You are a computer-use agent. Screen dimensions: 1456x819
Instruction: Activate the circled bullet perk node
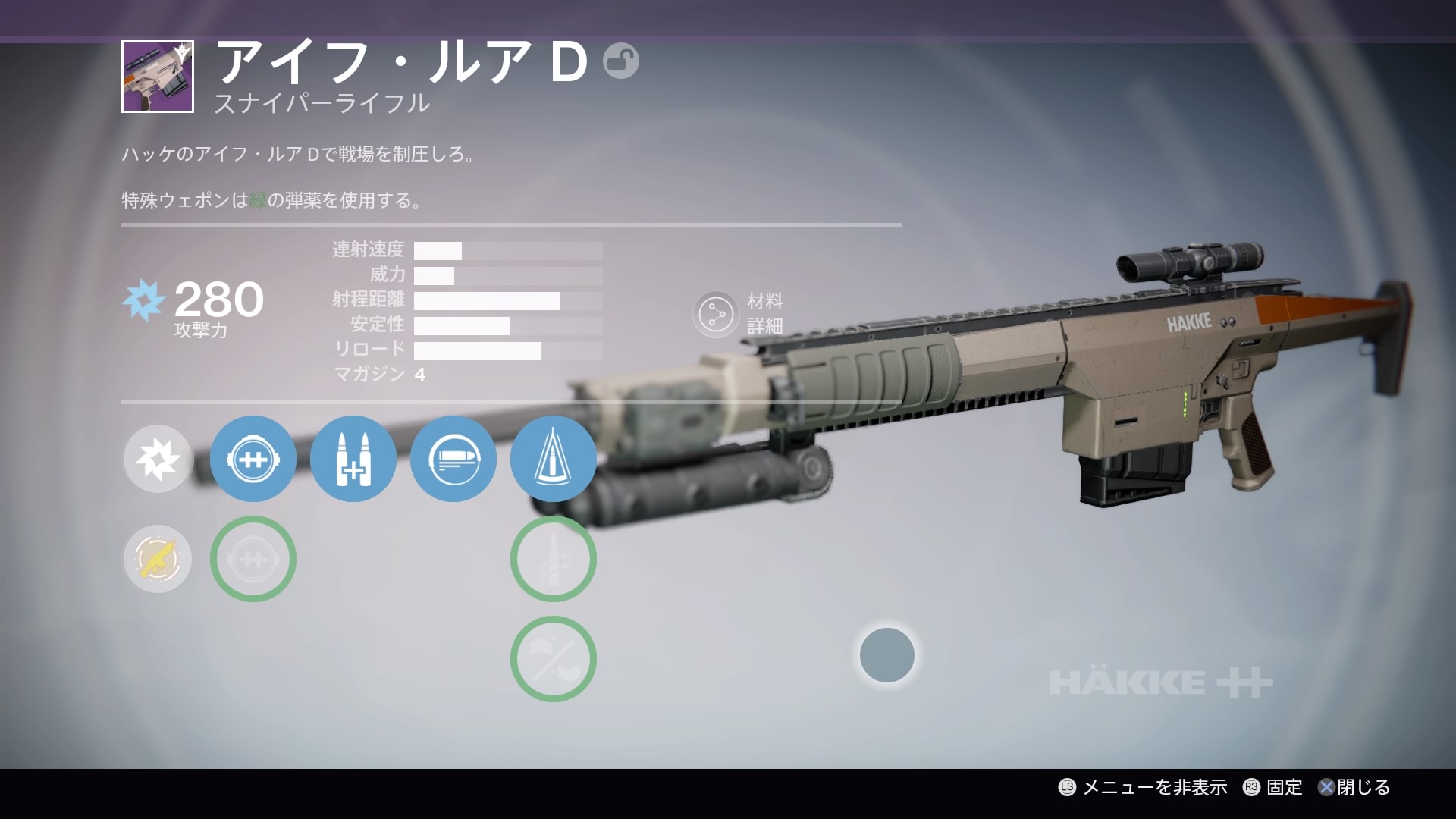pyautogui.click(x=453, y=459)
